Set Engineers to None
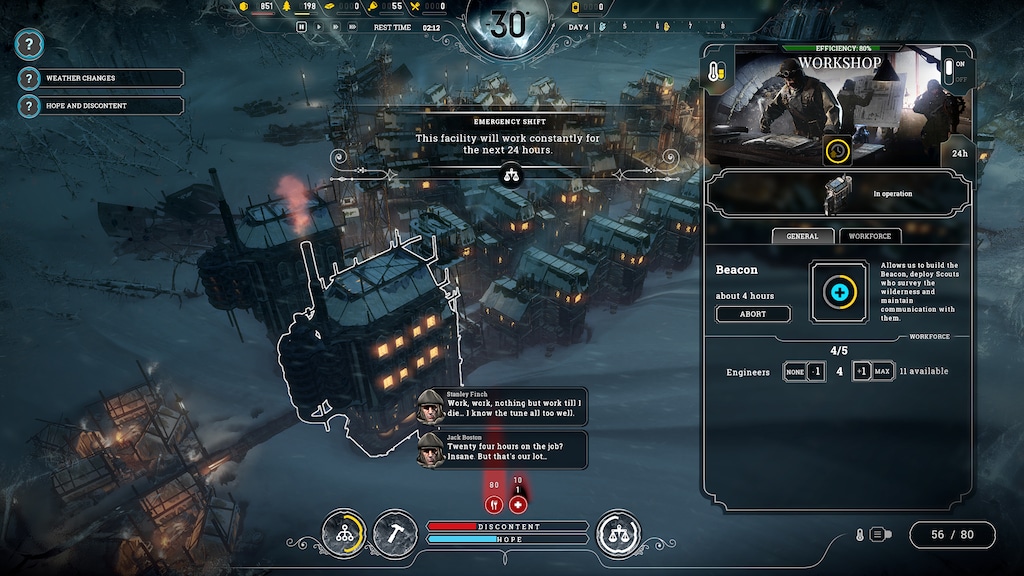Image resolution: width=1024 pixels, height=576 pixels. [x=792, y=372]
